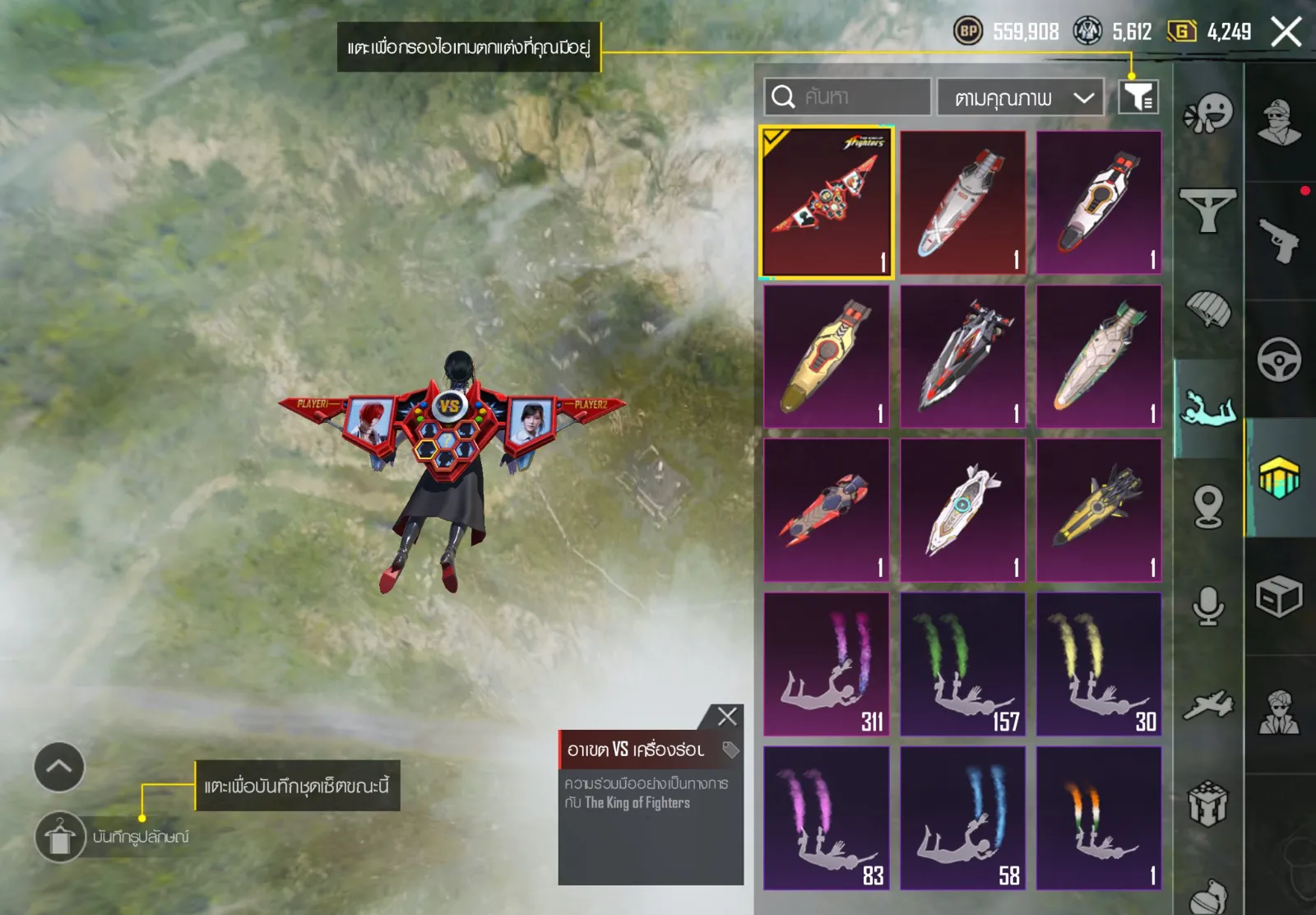Expand the panel with the up-arrow button

(x=59, y=767)
